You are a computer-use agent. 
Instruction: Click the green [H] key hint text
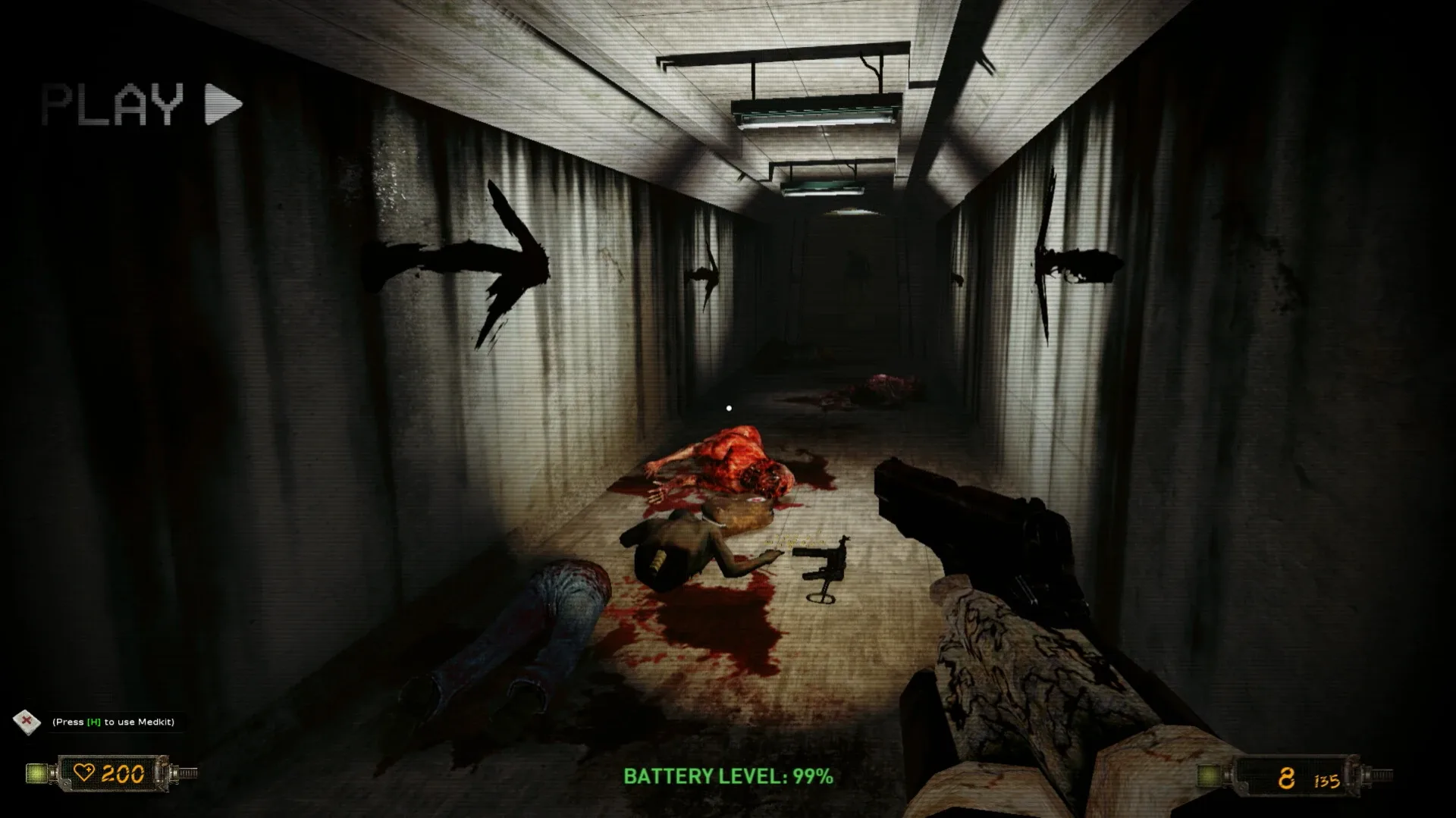click(x=93, y=722)
